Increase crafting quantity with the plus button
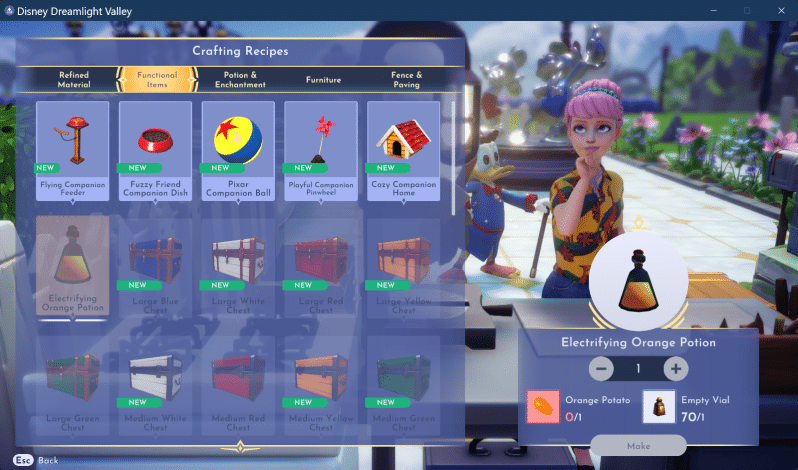Viewport: 798px width, 470px height. click(676, 369)
